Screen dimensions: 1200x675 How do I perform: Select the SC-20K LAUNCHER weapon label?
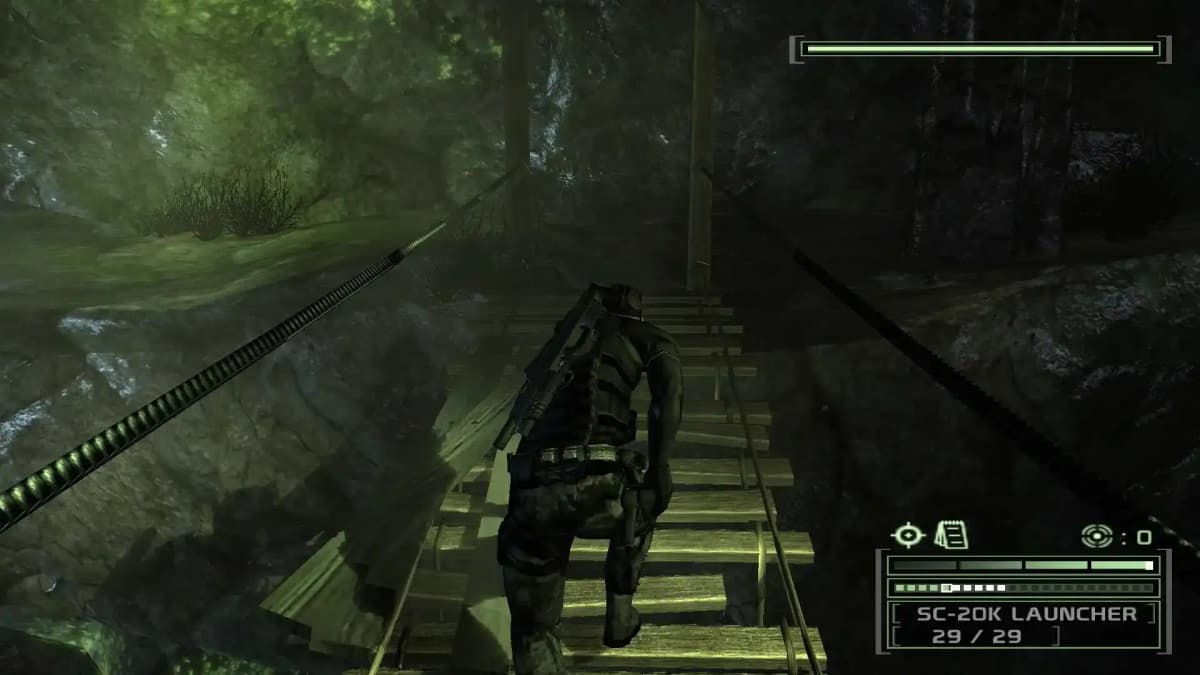pos(1026,614)
